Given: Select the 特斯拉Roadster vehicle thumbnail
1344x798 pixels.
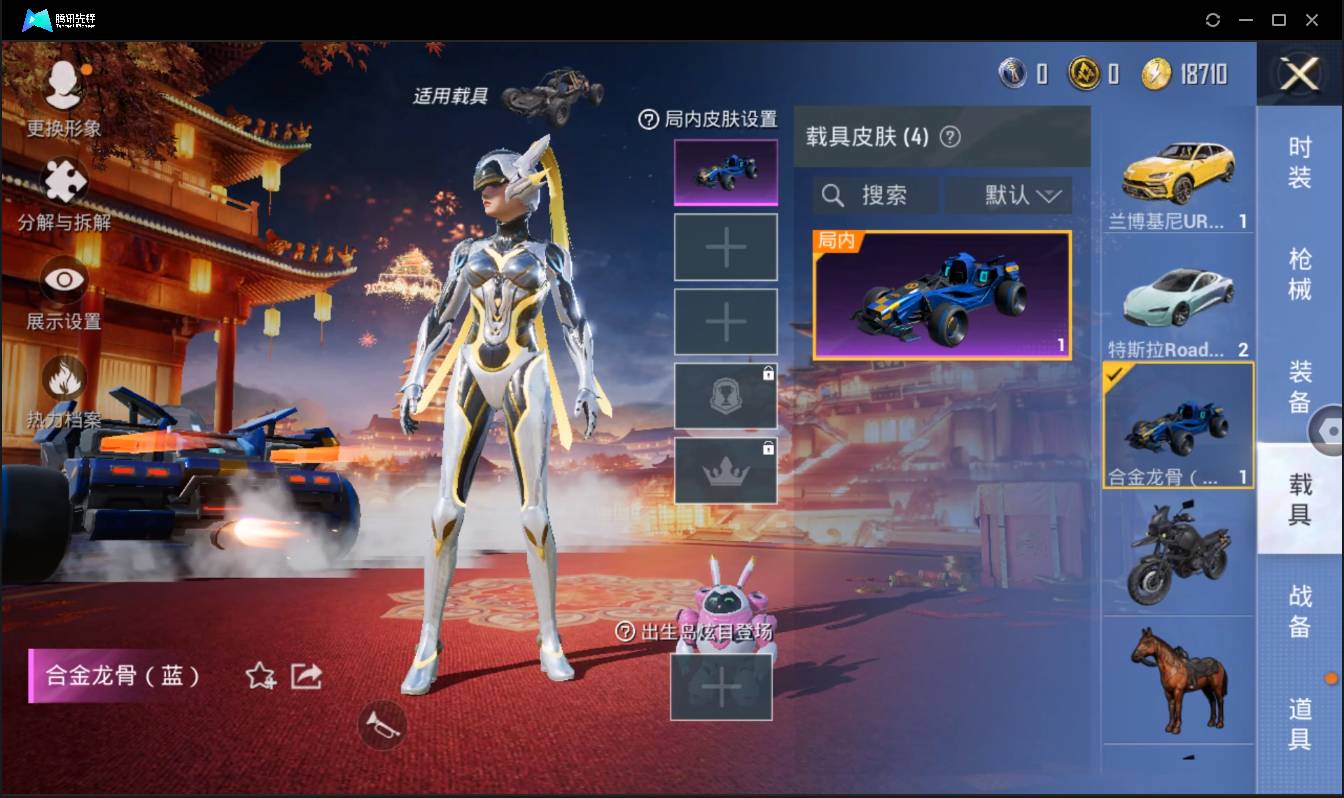Looking at the screenshot, I should click(1178, 295).
